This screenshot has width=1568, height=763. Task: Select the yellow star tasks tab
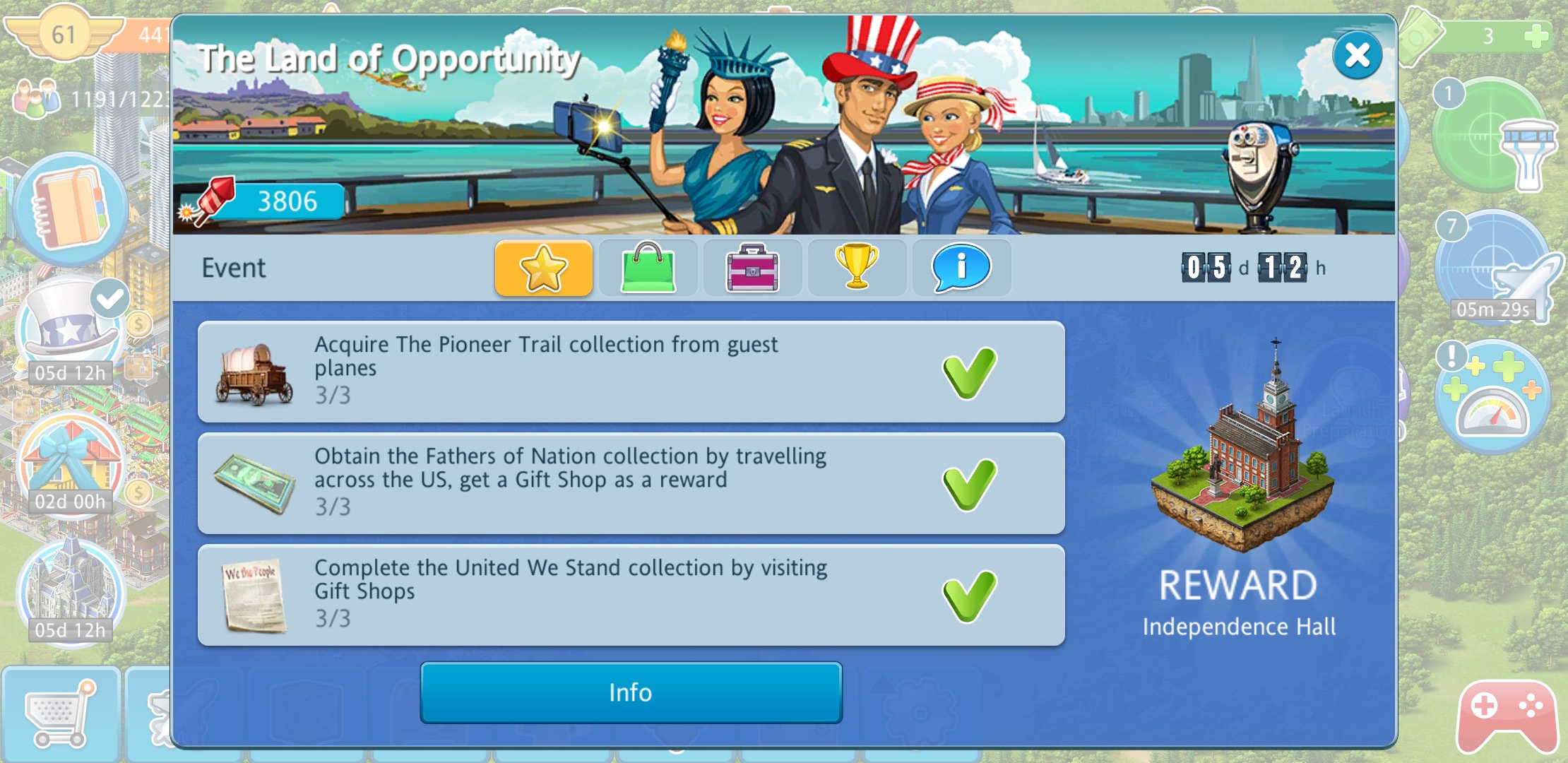coord(543,268)
